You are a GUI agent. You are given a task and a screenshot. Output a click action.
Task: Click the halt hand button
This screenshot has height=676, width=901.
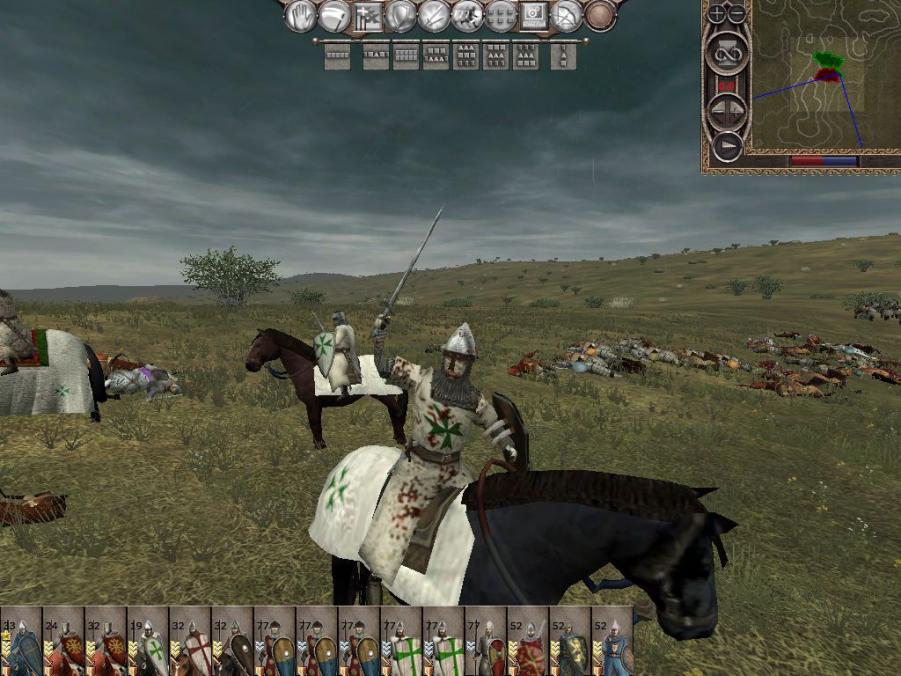301,15
